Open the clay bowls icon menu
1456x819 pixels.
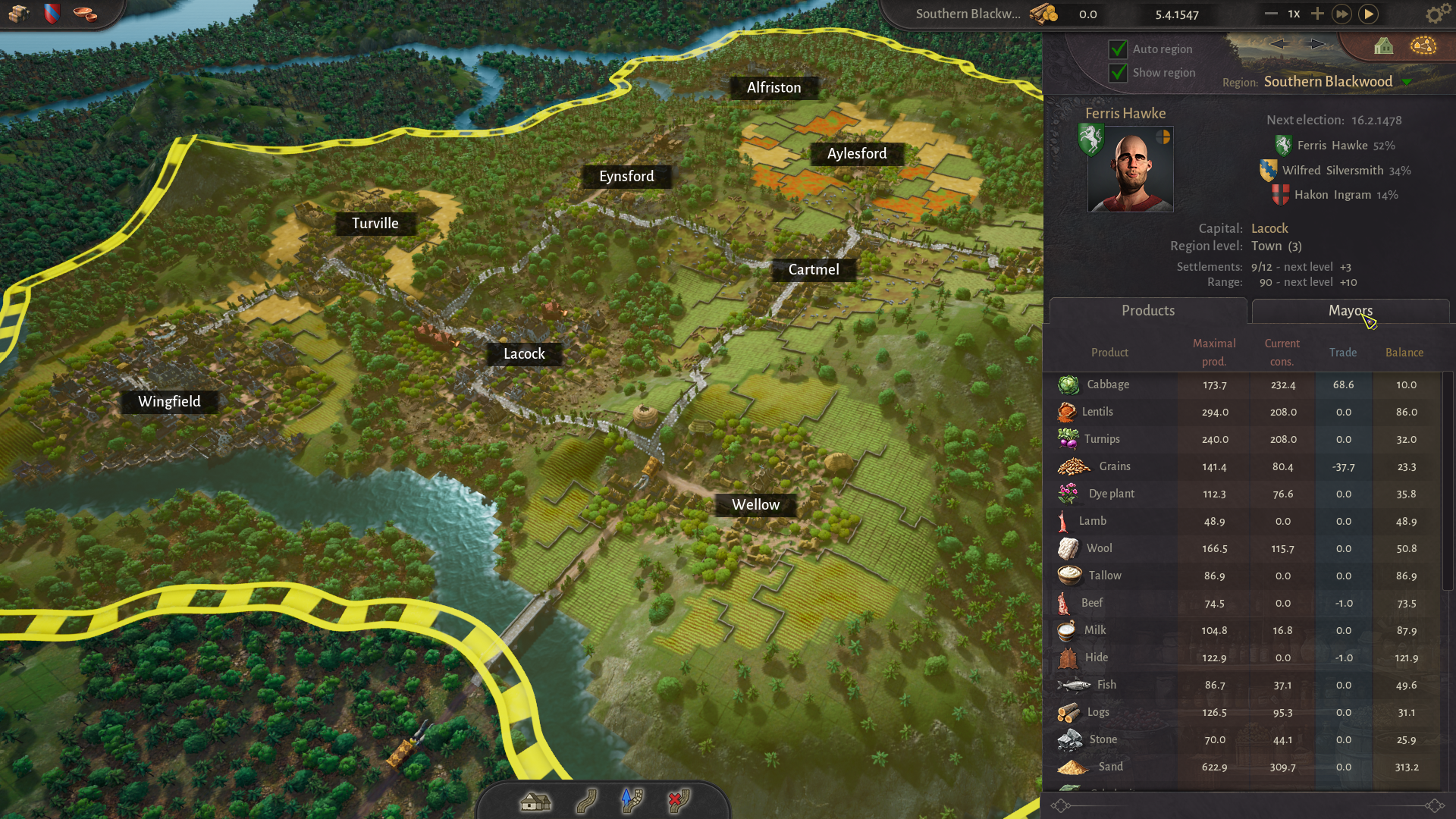(85, 14)
